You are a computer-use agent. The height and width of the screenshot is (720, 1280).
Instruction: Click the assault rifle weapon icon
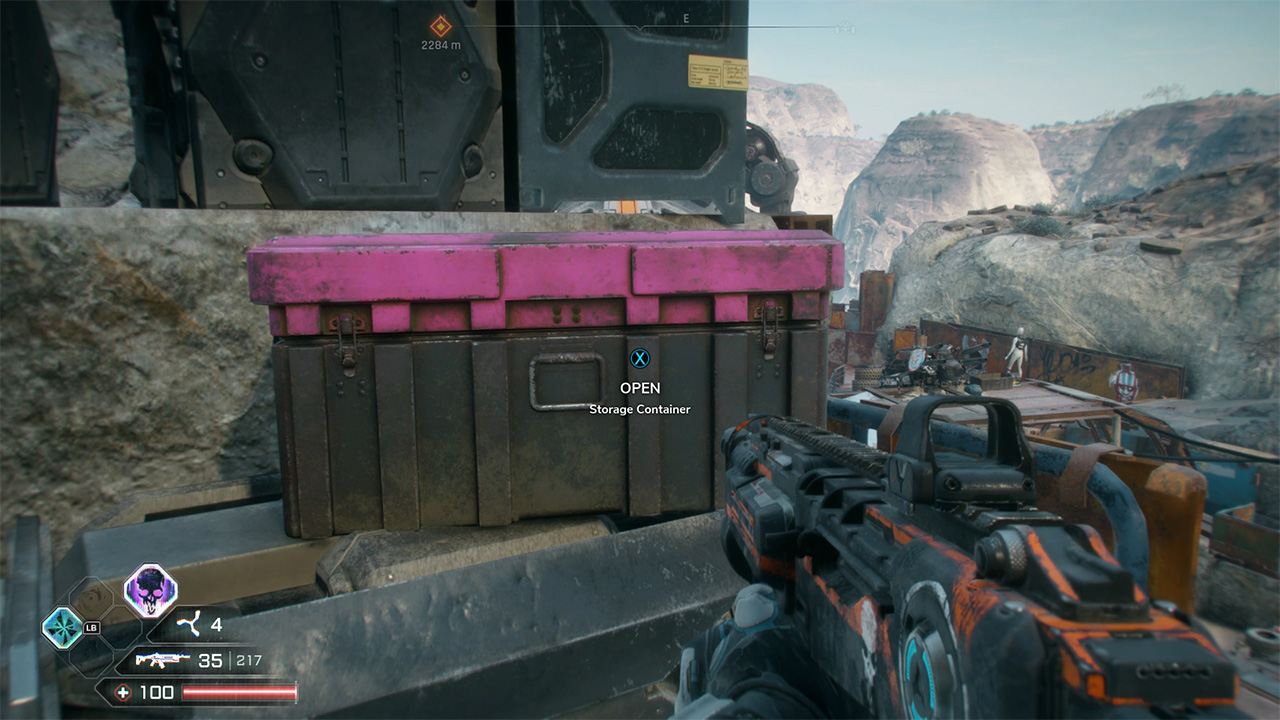[161, 661]
